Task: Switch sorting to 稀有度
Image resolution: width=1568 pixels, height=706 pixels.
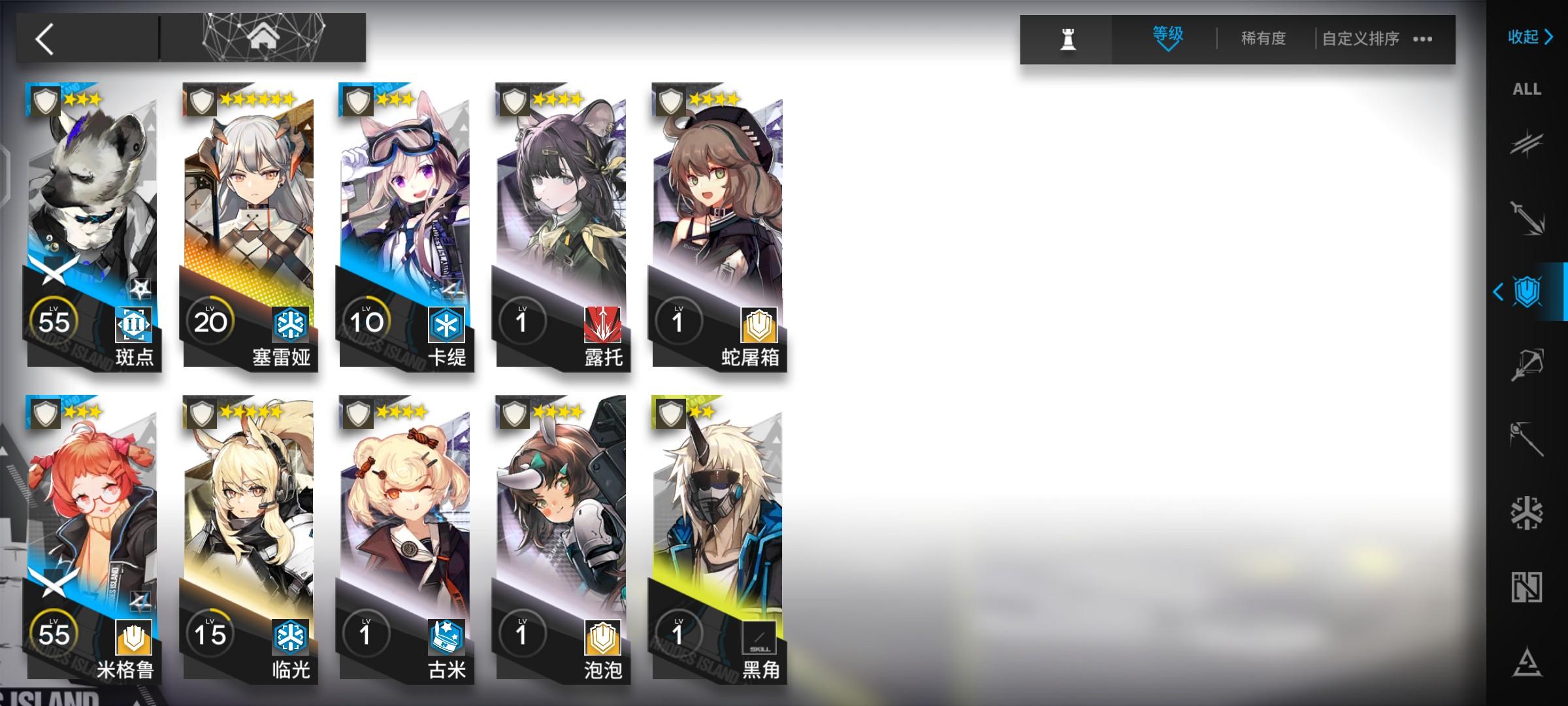Action: (x=1261, y=39)
